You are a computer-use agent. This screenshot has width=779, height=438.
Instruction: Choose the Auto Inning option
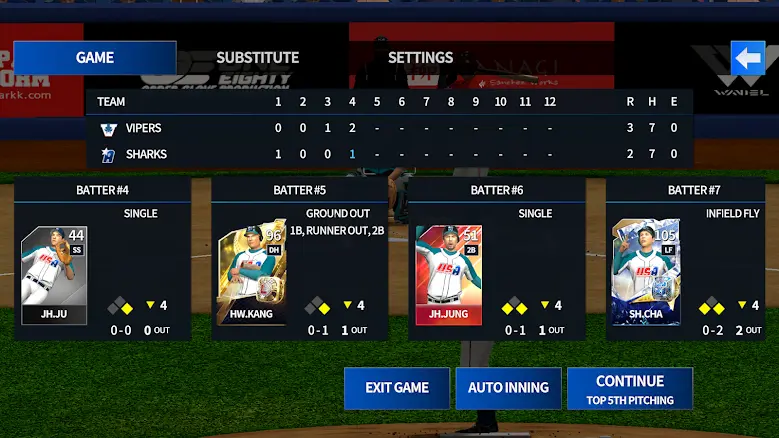coord(508,388)
